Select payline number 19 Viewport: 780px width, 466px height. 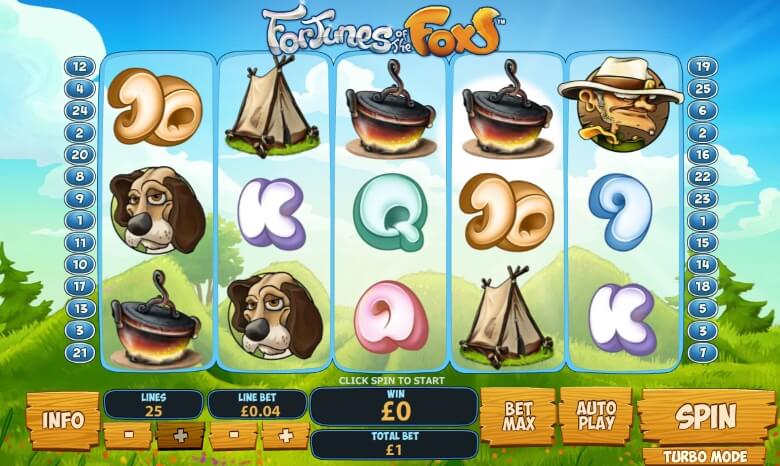point(701,68)
